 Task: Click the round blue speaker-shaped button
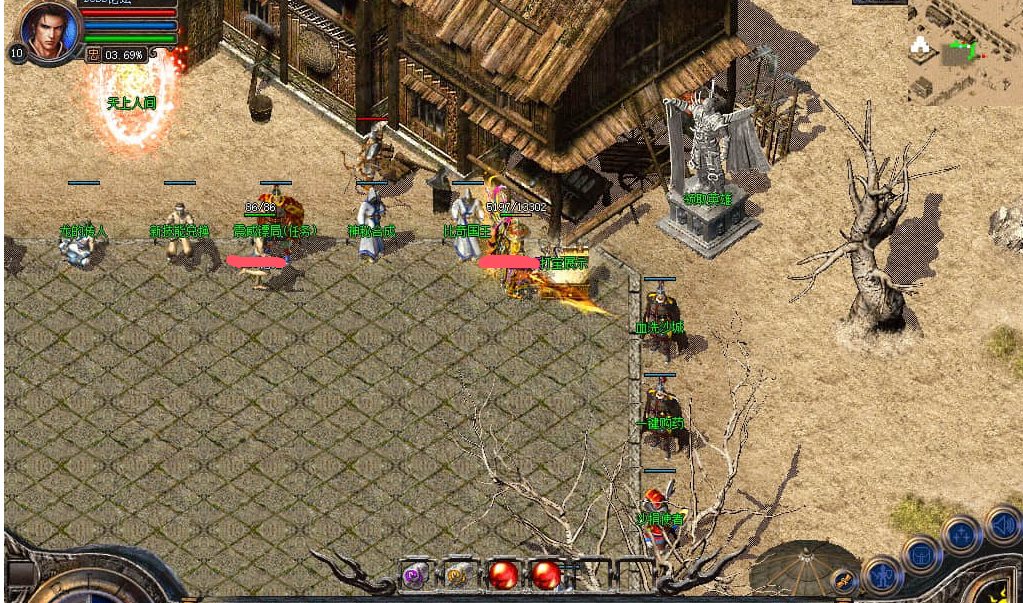1001,525
